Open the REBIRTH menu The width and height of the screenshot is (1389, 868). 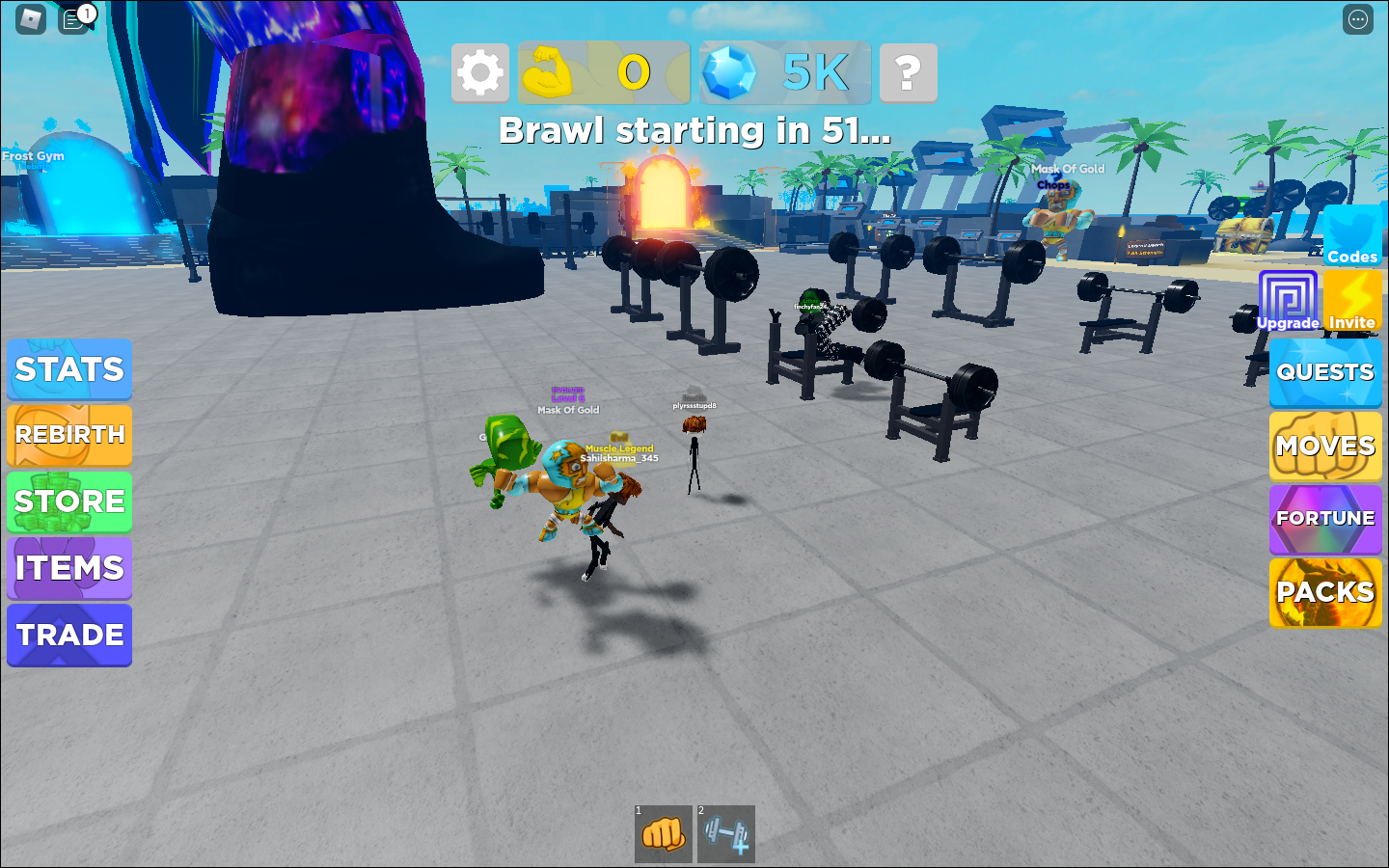point(68,435)
